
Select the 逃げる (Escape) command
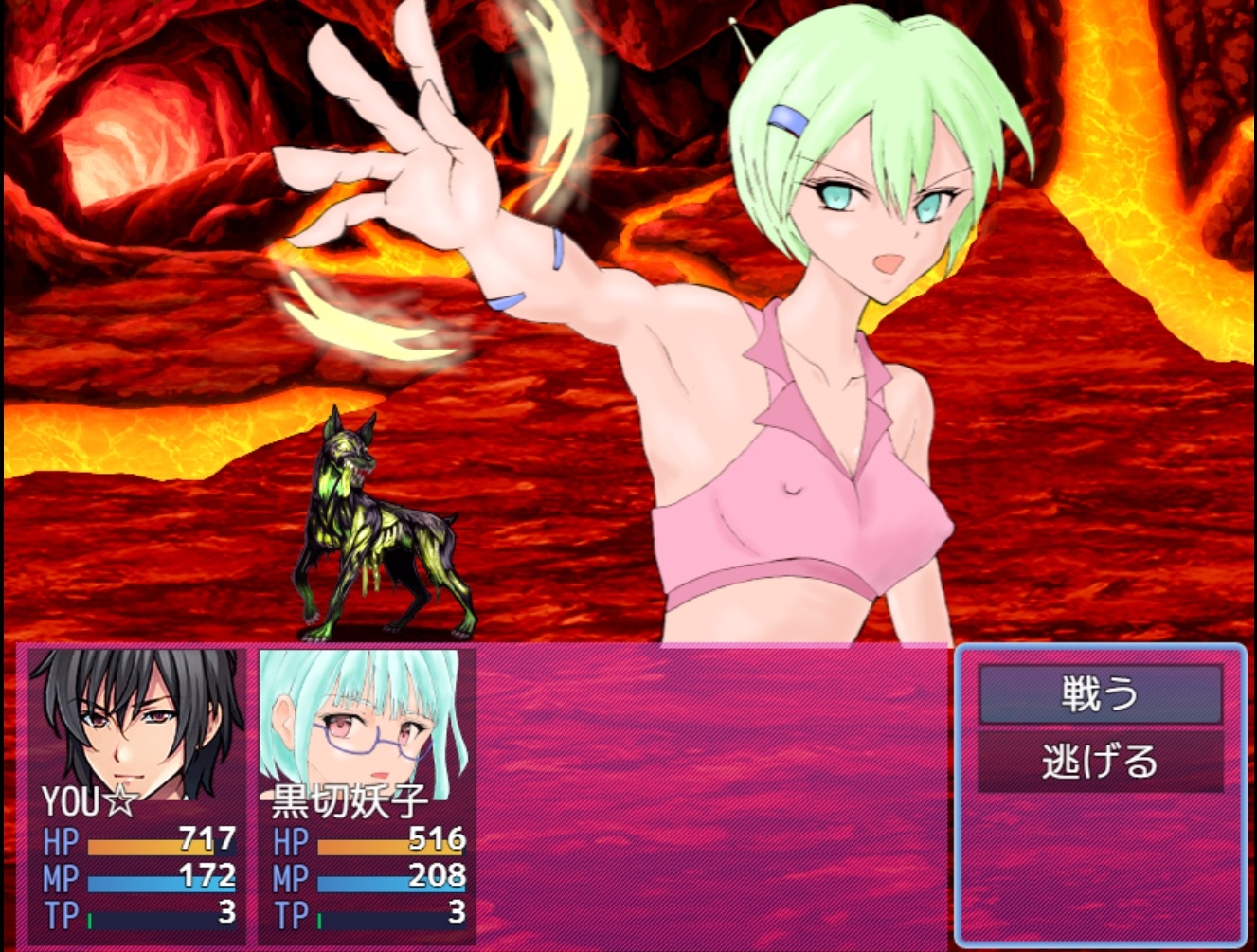pos(1100,762)
